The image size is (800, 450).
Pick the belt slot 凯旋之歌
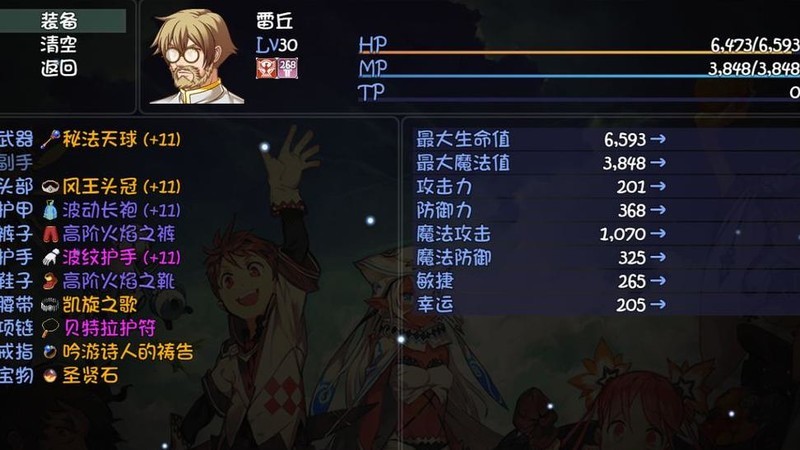coord(100,304)
